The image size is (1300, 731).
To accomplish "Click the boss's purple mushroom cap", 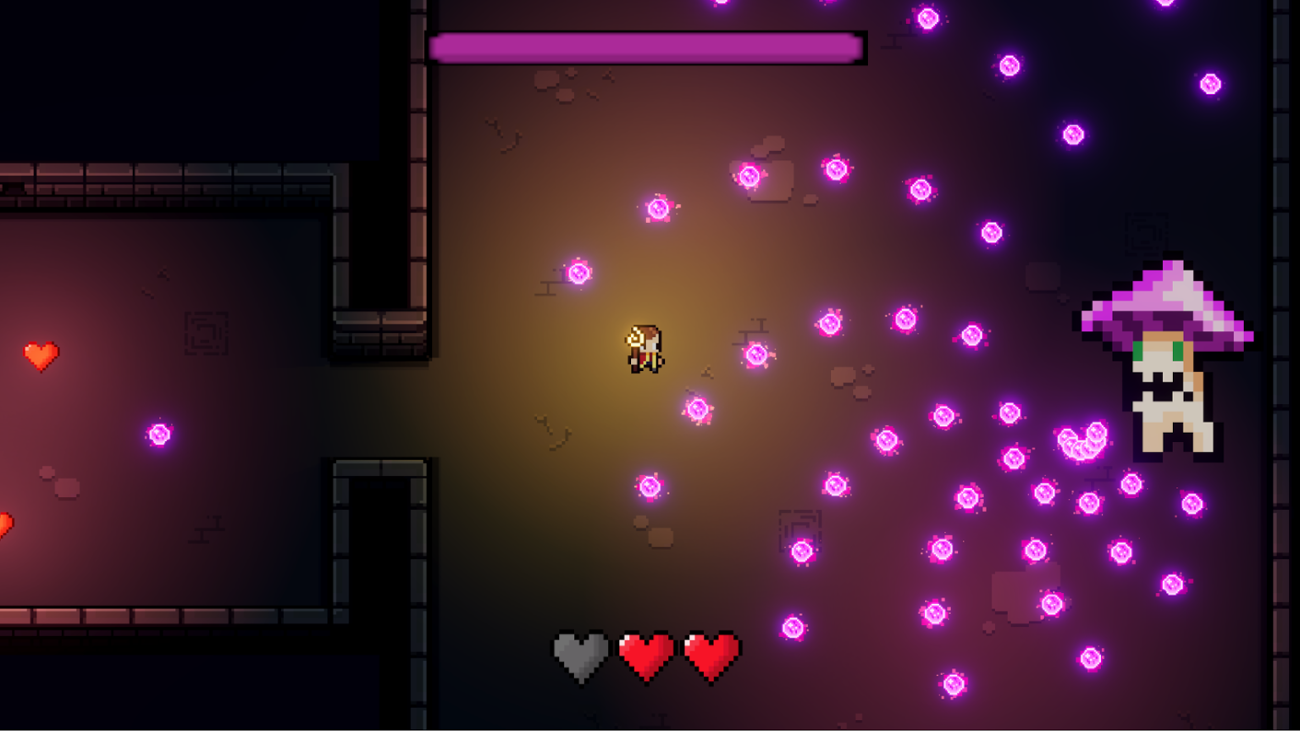I will (x=1163, y=300).
